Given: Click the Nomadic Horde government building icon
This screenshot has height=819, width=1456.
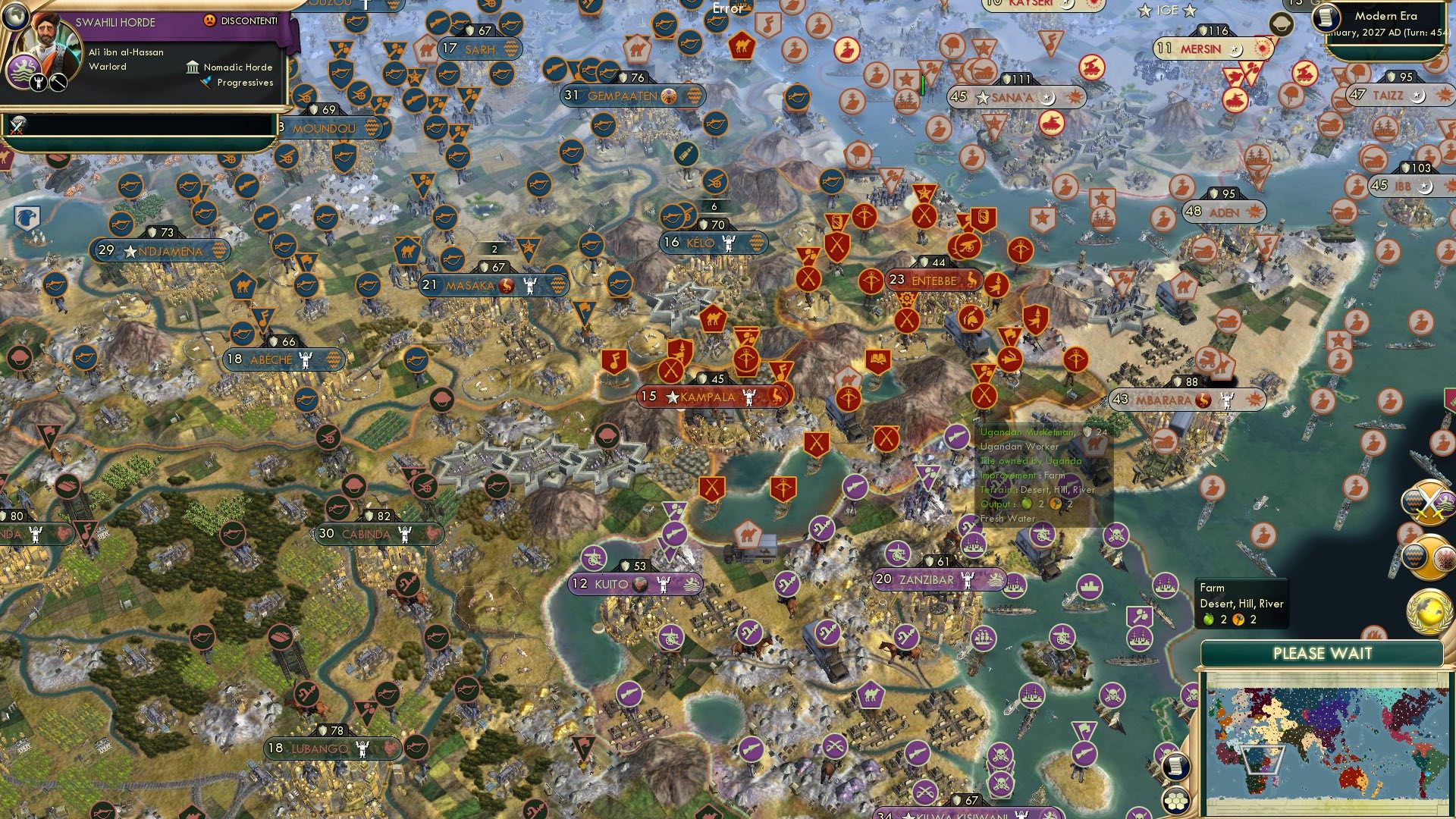Looking at the screenshot, I should point(193,67).
